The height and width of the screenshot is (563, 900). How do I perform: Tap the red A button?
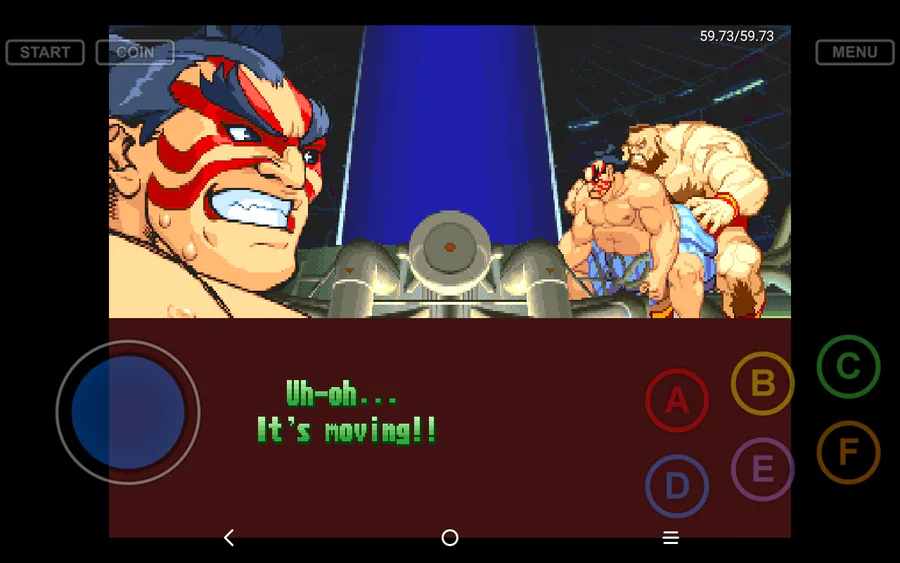pyautogui.click(x=677, y=401)
